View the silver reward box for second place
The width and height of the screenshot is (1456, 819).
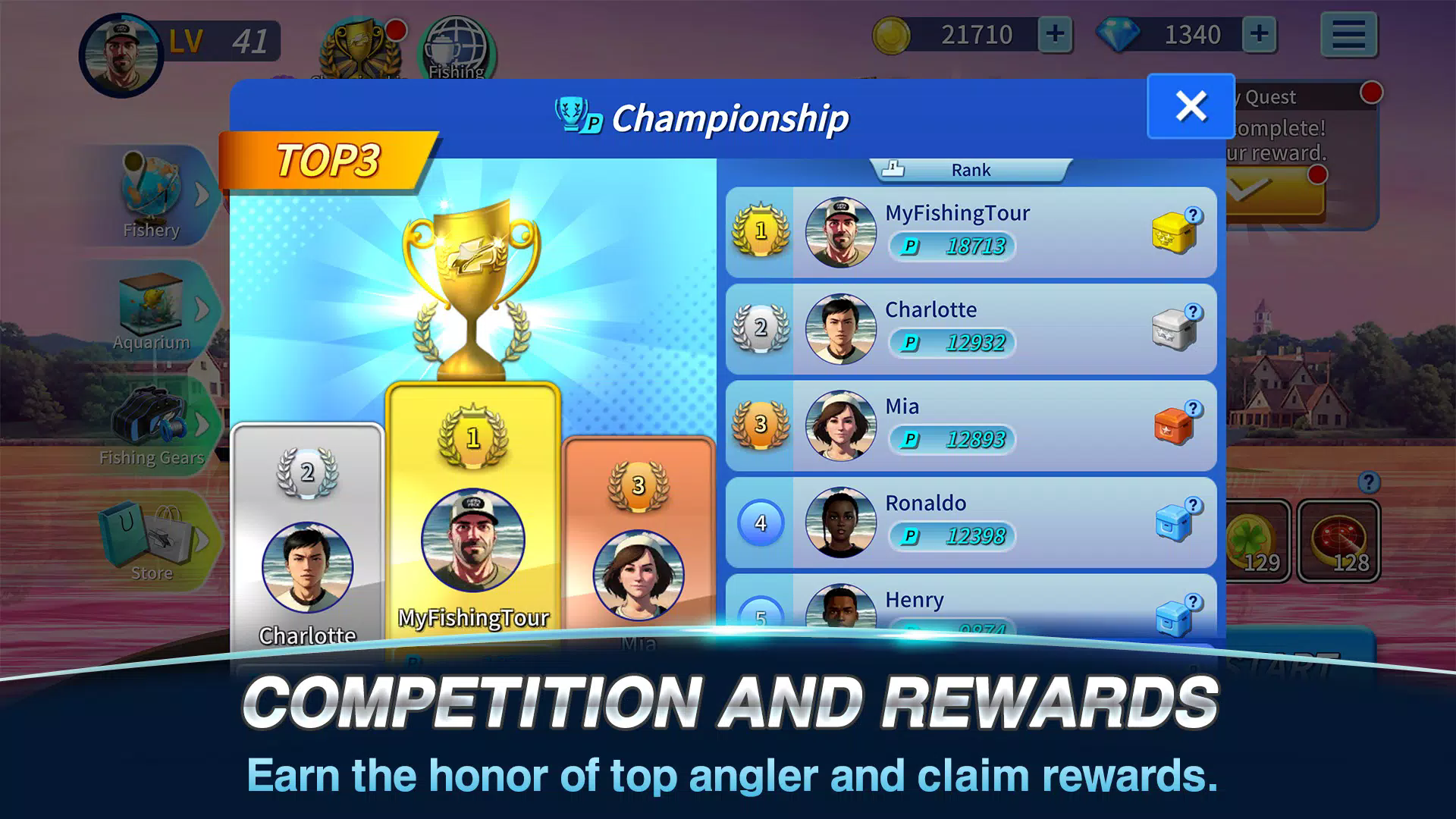click(1173, 329)
